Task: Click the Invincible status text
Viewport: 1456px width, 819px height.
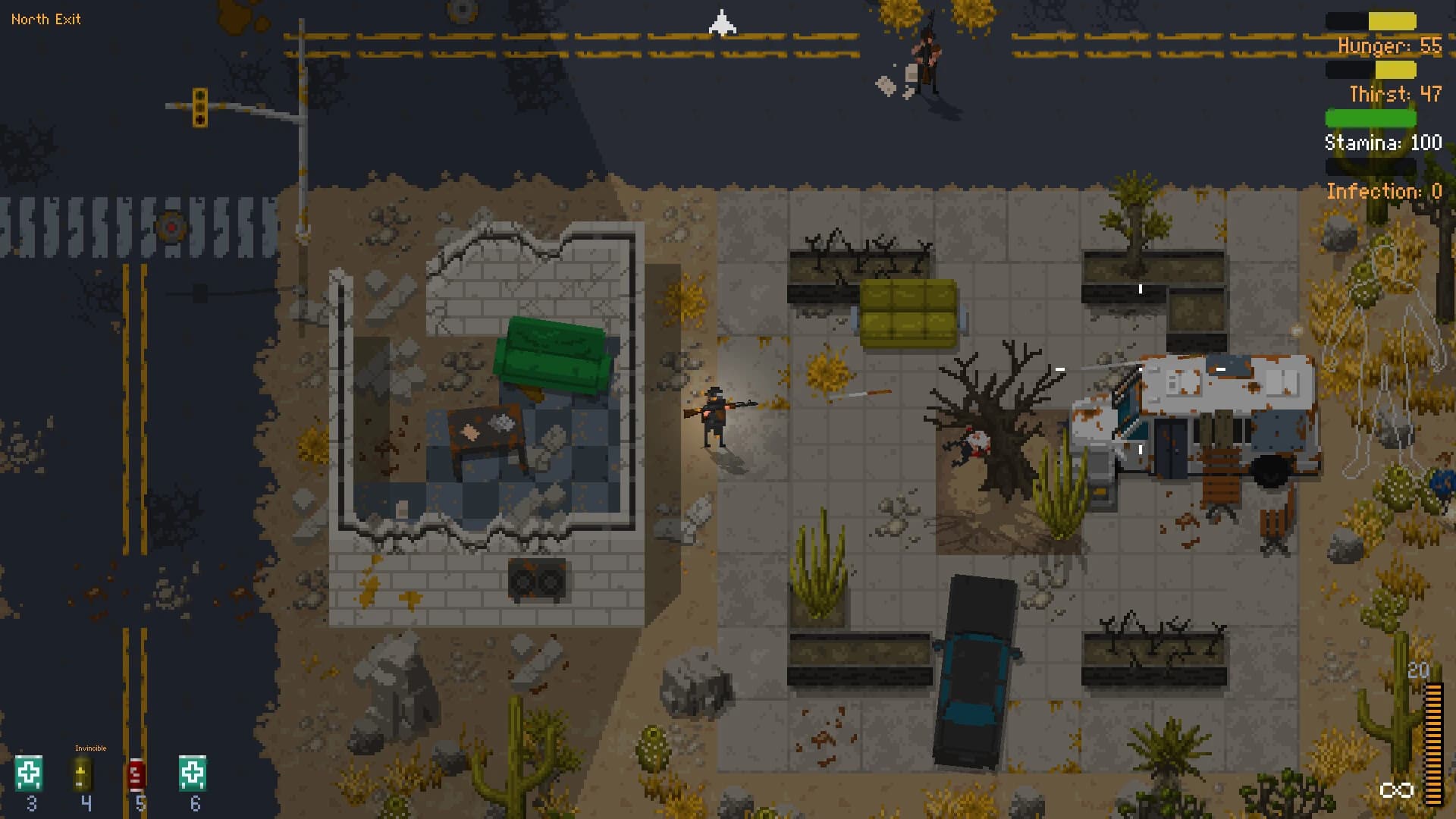Action: tap(91, 748)
